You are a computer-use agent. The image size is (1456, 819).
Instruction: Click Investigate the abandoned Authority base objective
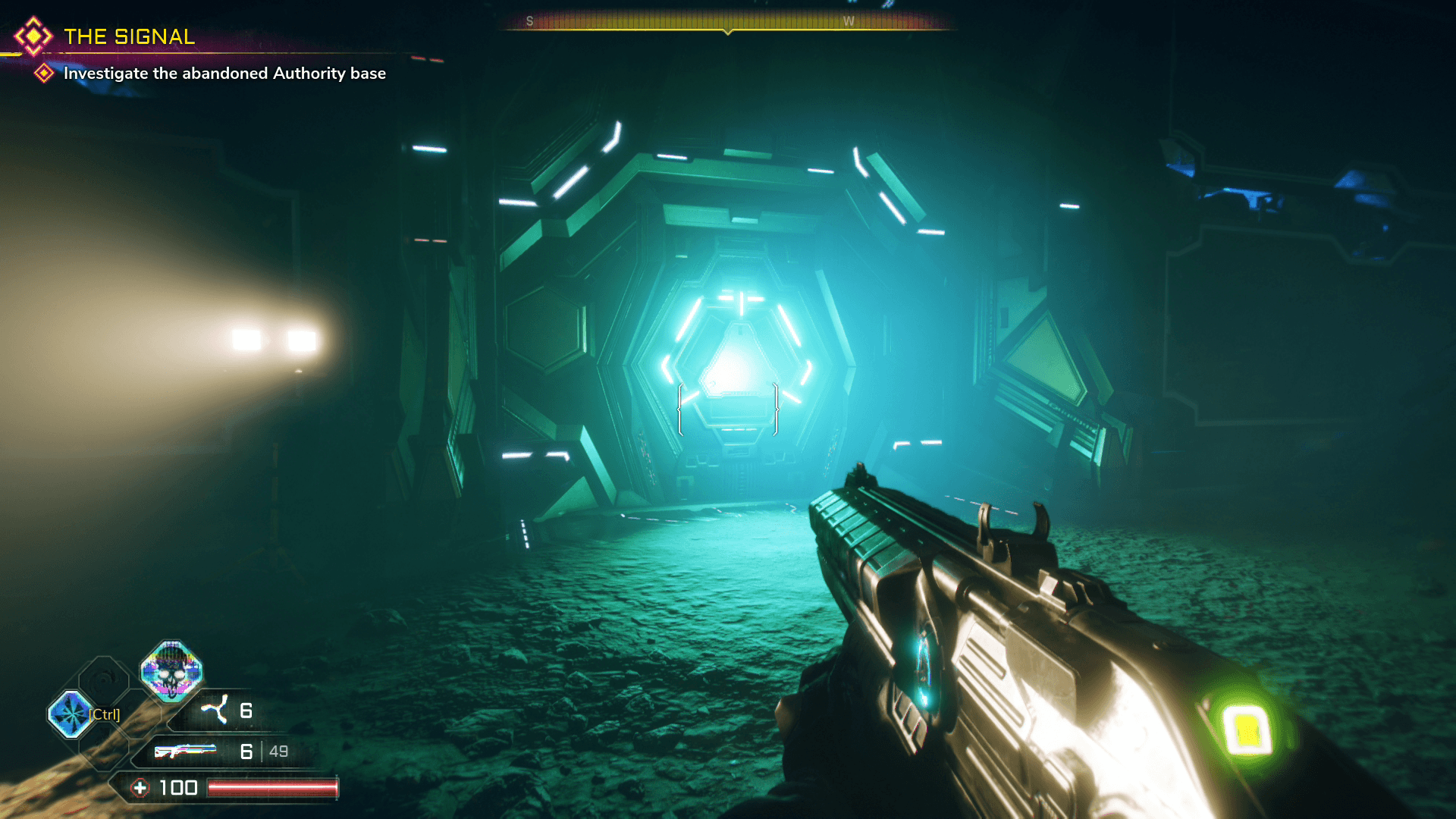click(224, 74)
